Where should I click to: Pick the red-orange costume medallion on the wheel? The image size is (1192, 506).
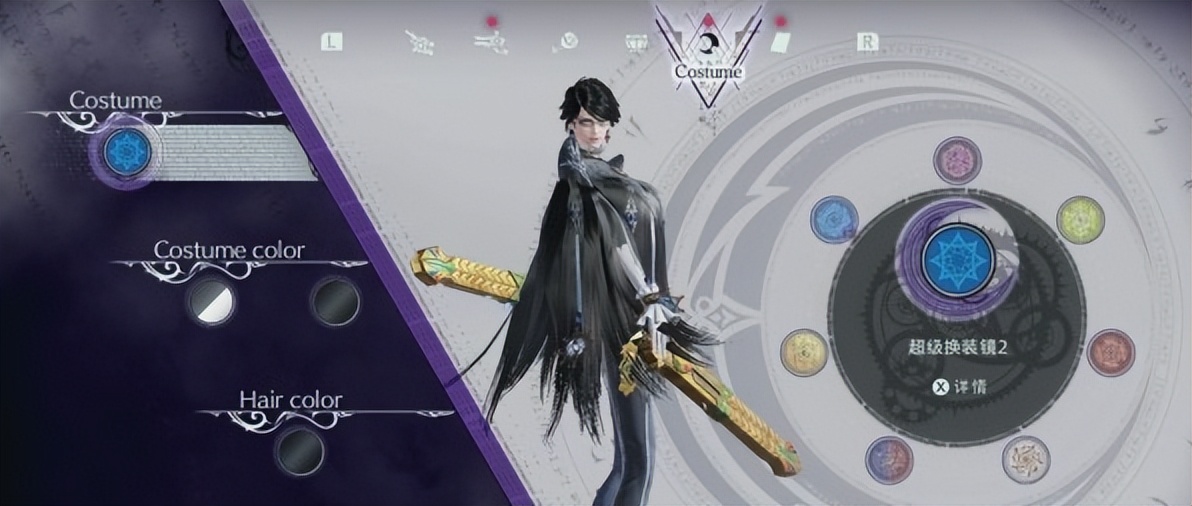(x=1110, y=351)
